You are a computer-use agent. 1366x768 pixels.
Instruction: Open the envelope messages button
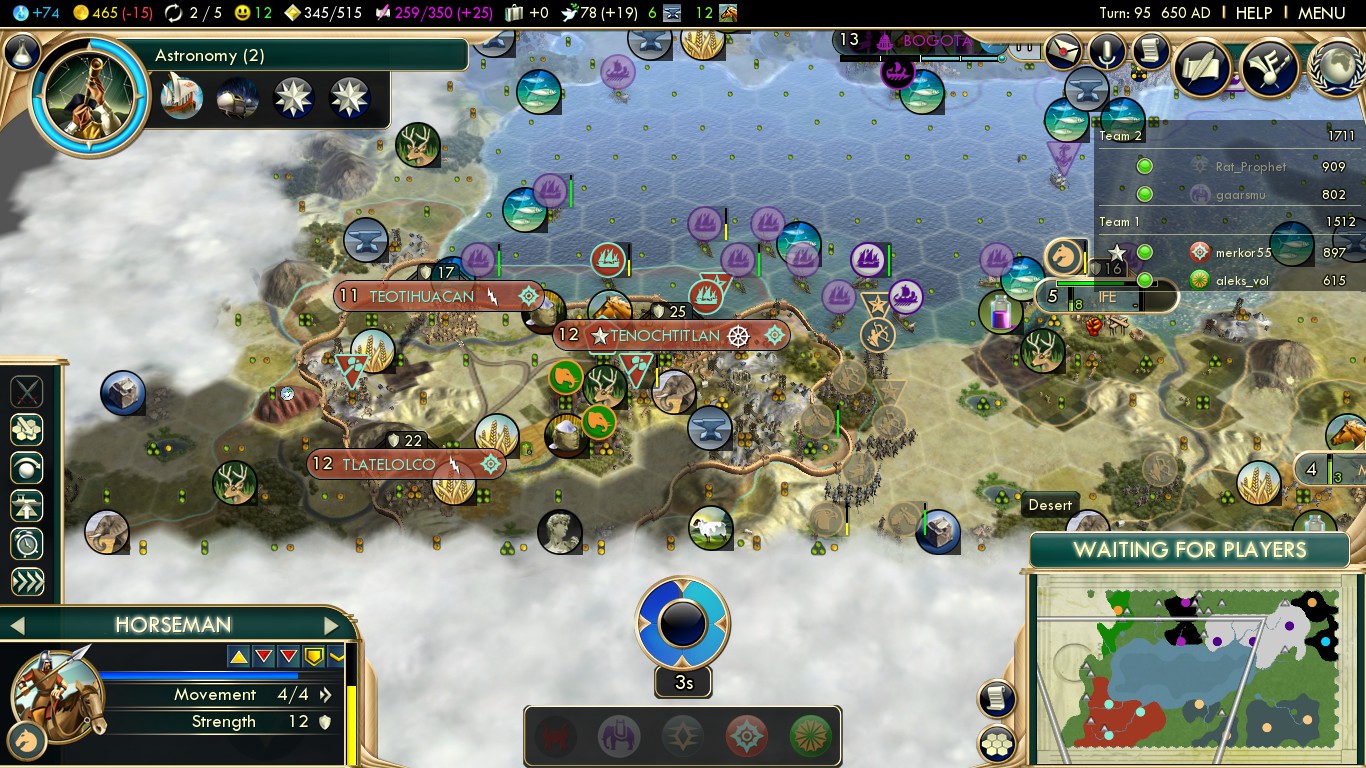(x=1064, y=49)
